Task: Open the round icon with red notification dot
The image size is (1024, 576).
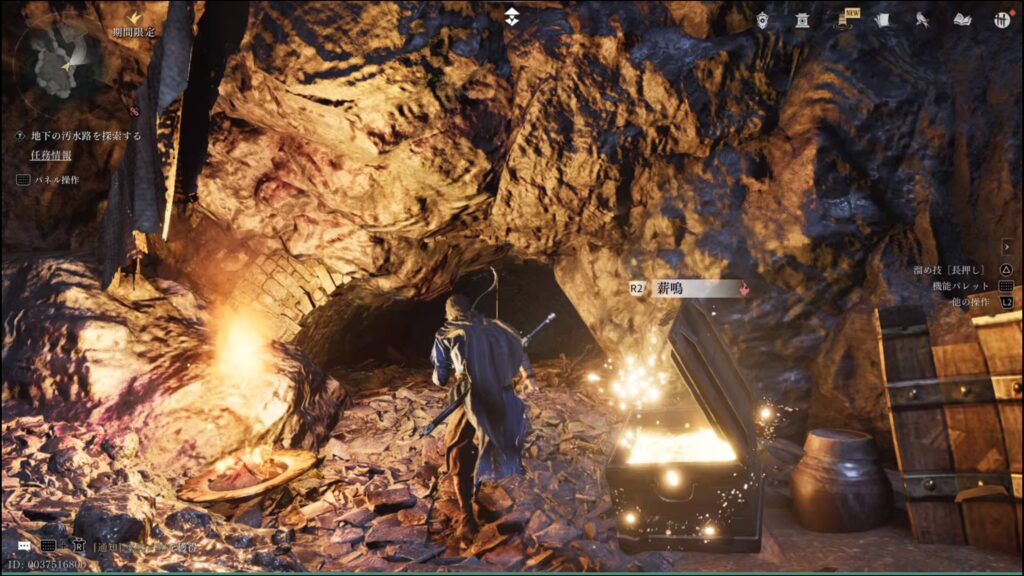Action: (1001, 19)
